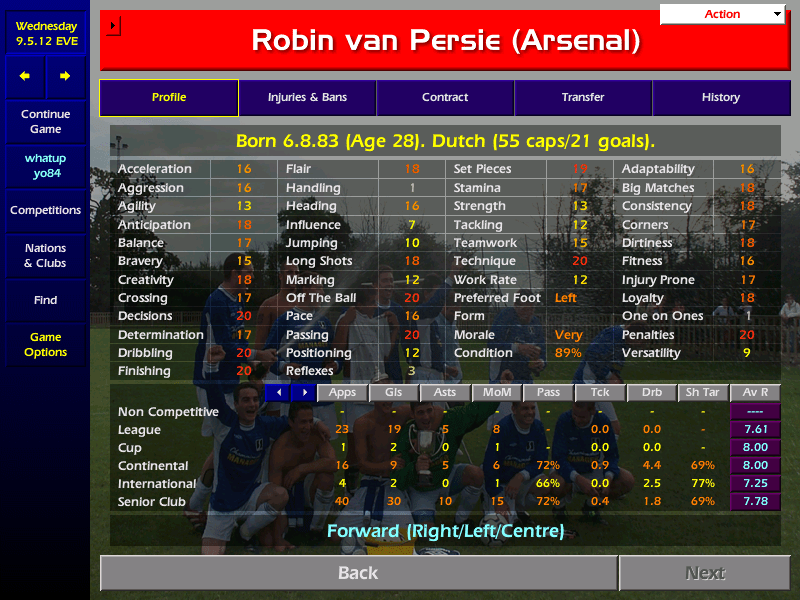Click the small arrow beside the title bar
The height and width of the screenshot is (600, 800).
point(113,25)
